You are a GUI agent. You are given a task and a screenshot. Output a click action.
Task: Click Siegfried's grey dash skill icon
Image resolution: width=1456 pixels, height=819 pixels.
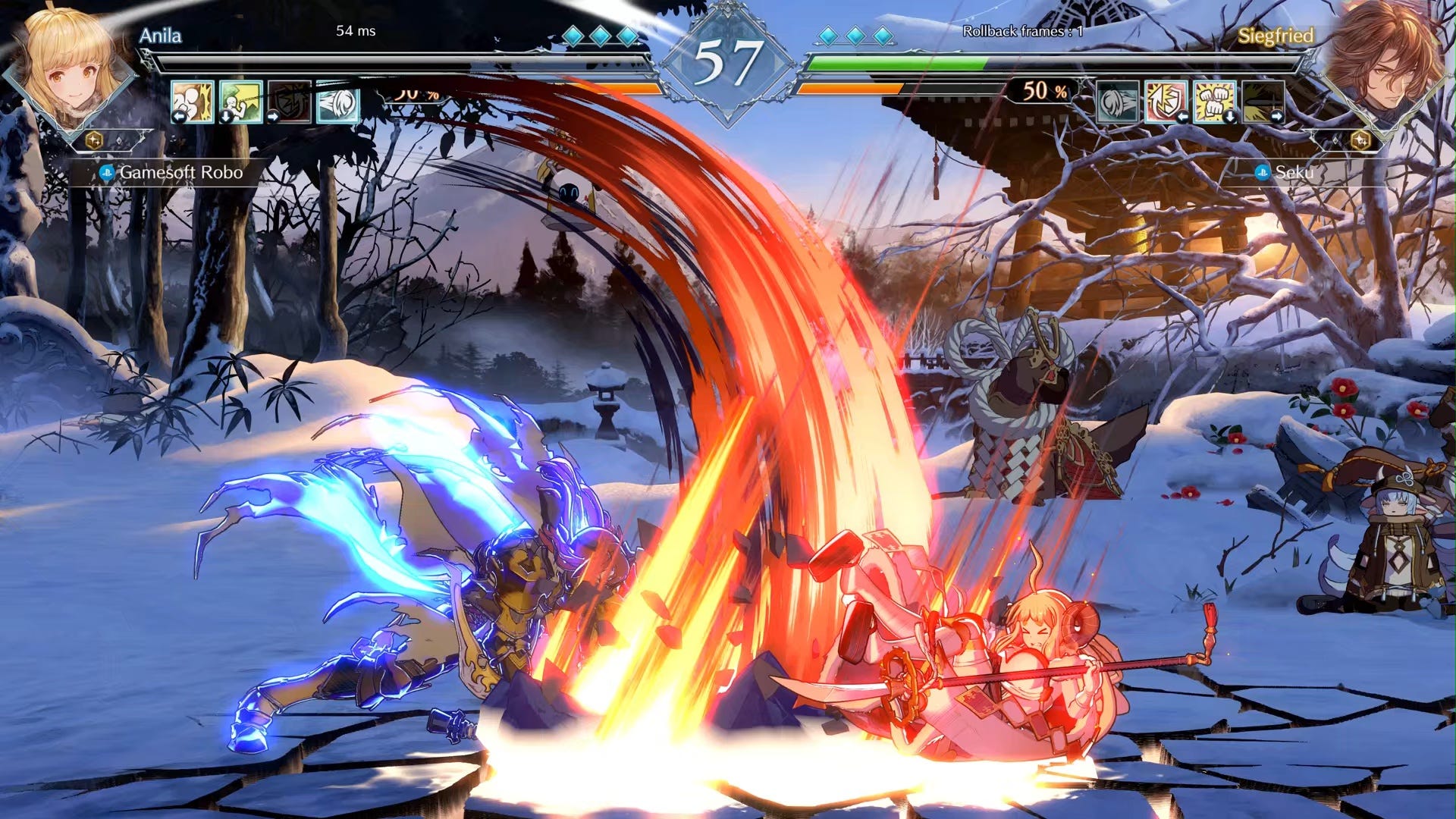(1118, 102)
